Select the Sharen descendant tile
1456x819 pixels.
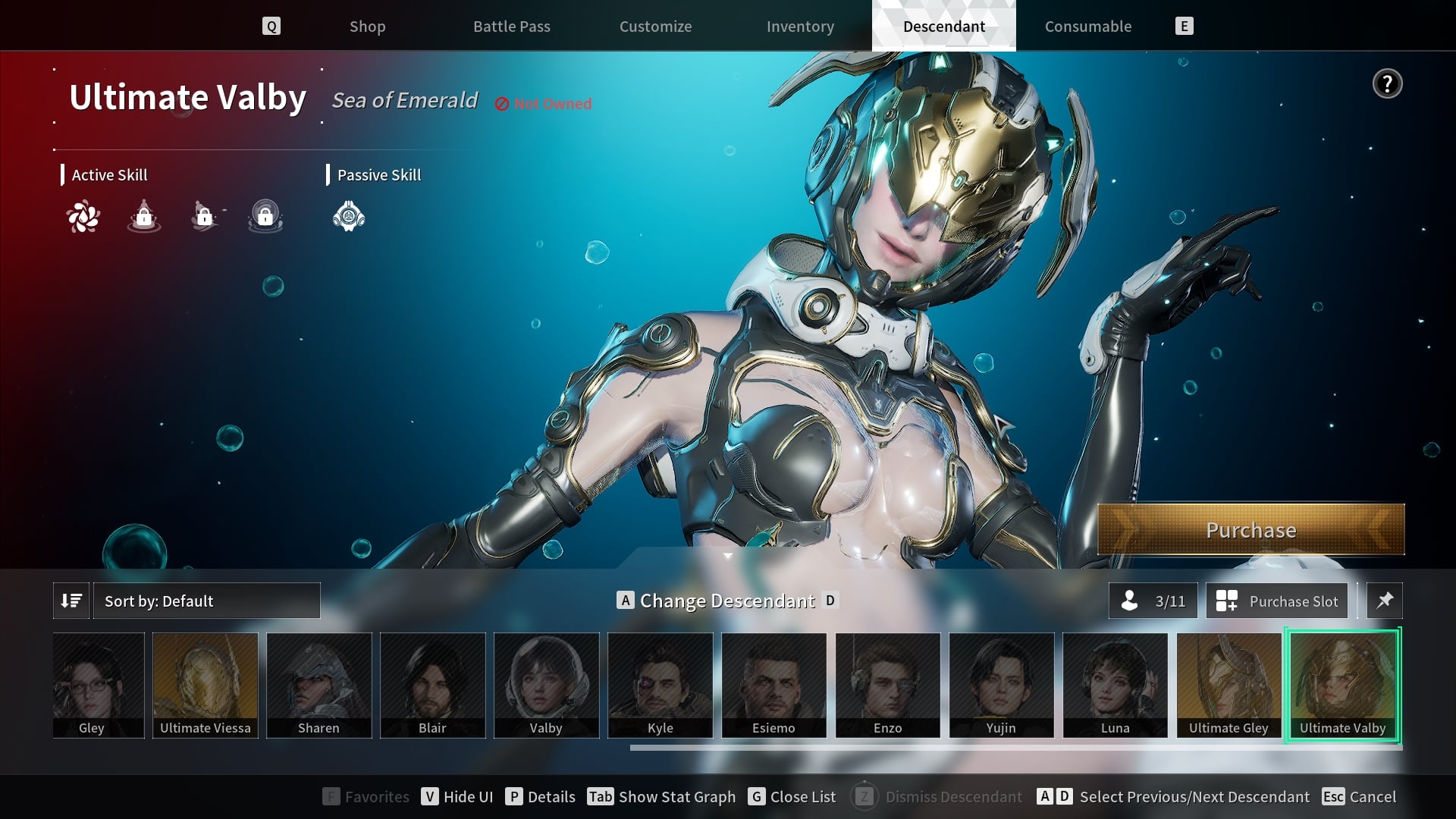[318, 685]
